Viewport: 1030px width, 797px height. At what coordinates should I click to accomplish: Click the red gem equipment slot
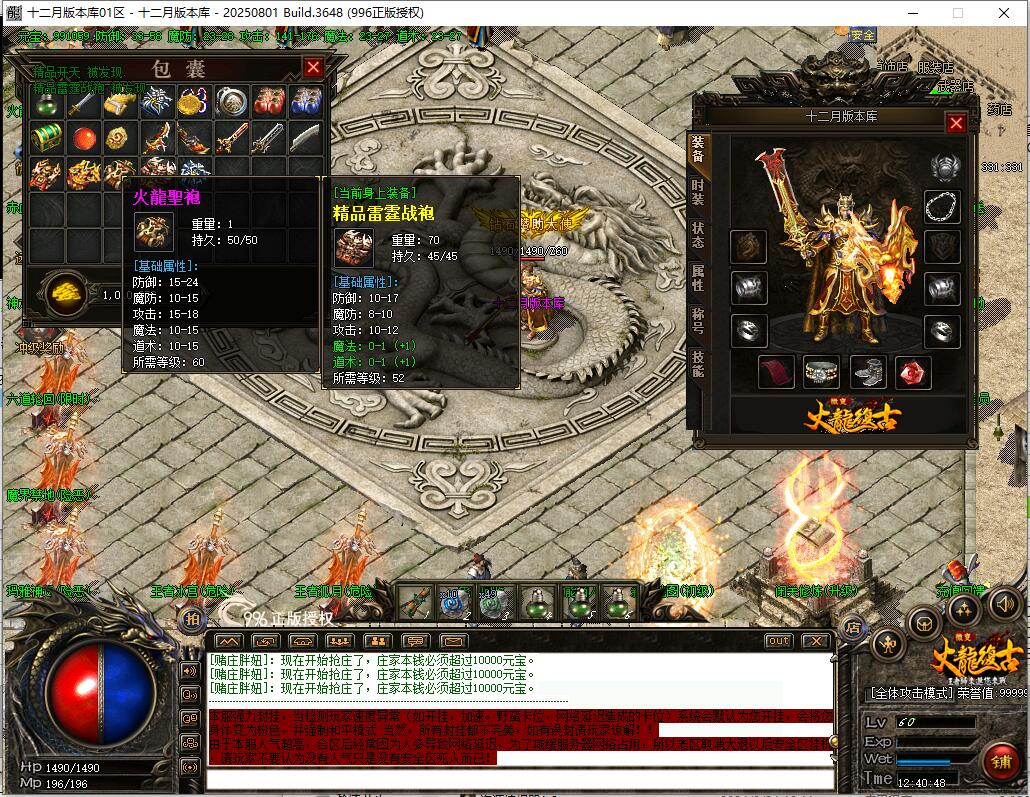click(913, 372)
